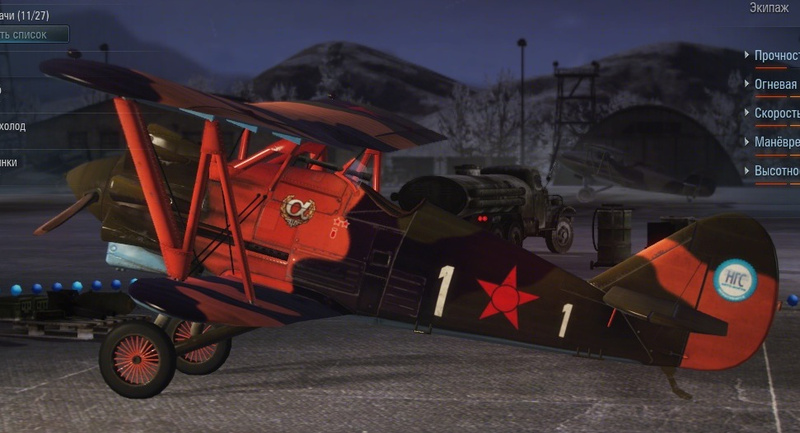Viewport: 800px width, 433px height.
Task: Click the 'ть список' list button
Action: click(x=30, y=35)
